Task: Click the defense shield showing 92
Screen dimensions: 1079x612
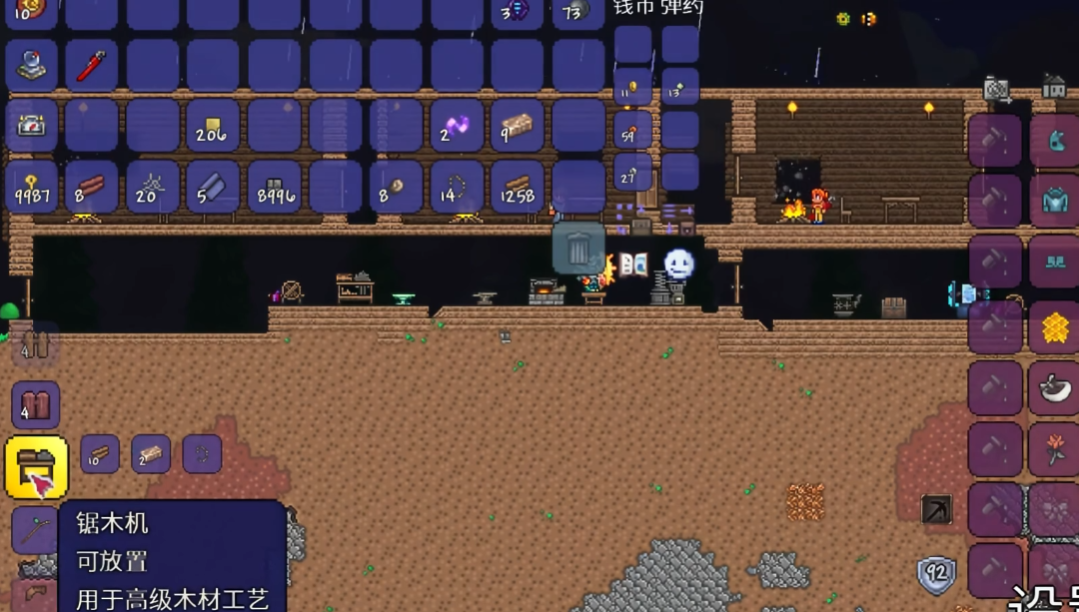Action: click(936, 575)
